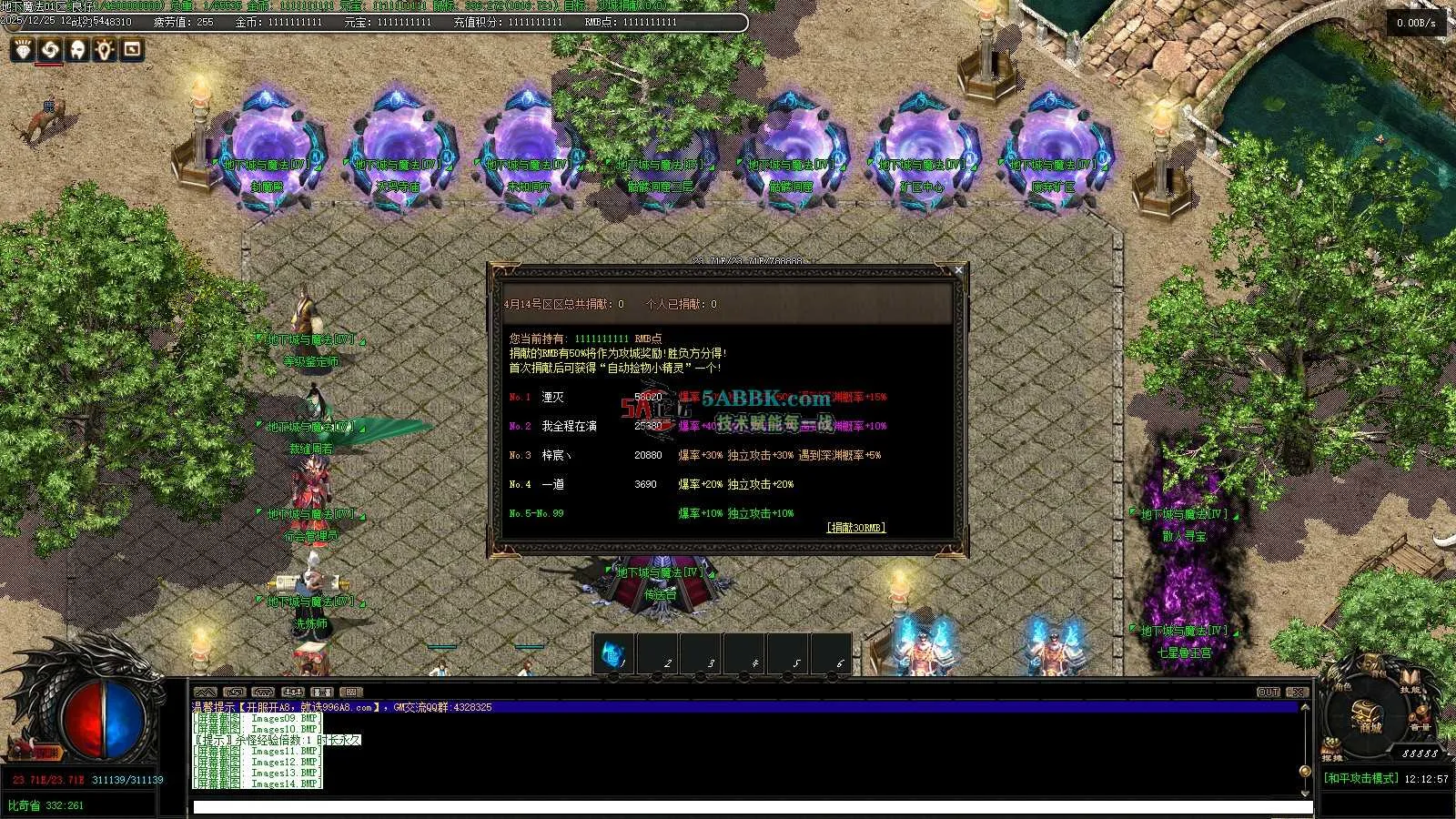Open the 技能 skills panel
This screenshot has width=1456, height=819.
coord(1410,689)
